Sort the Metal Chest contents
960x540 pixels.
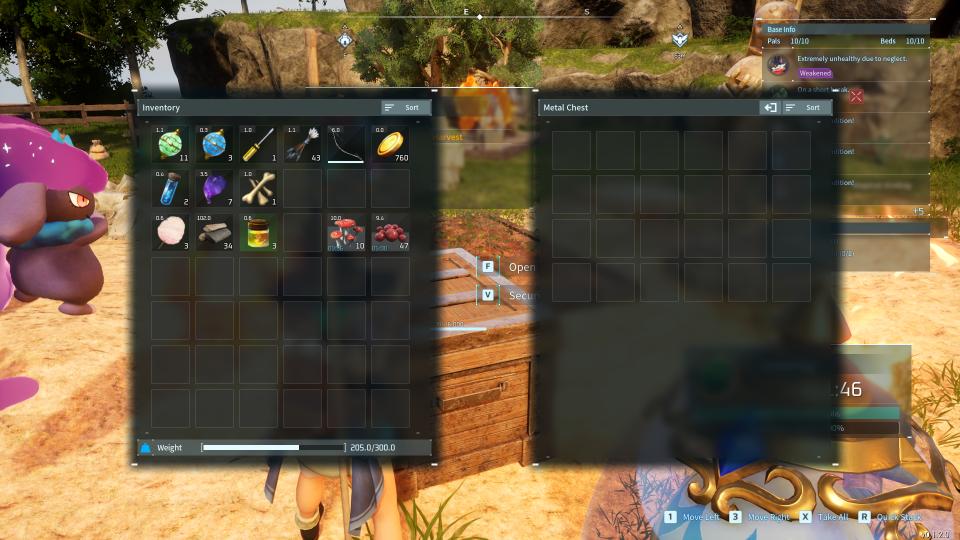point(806,107)
